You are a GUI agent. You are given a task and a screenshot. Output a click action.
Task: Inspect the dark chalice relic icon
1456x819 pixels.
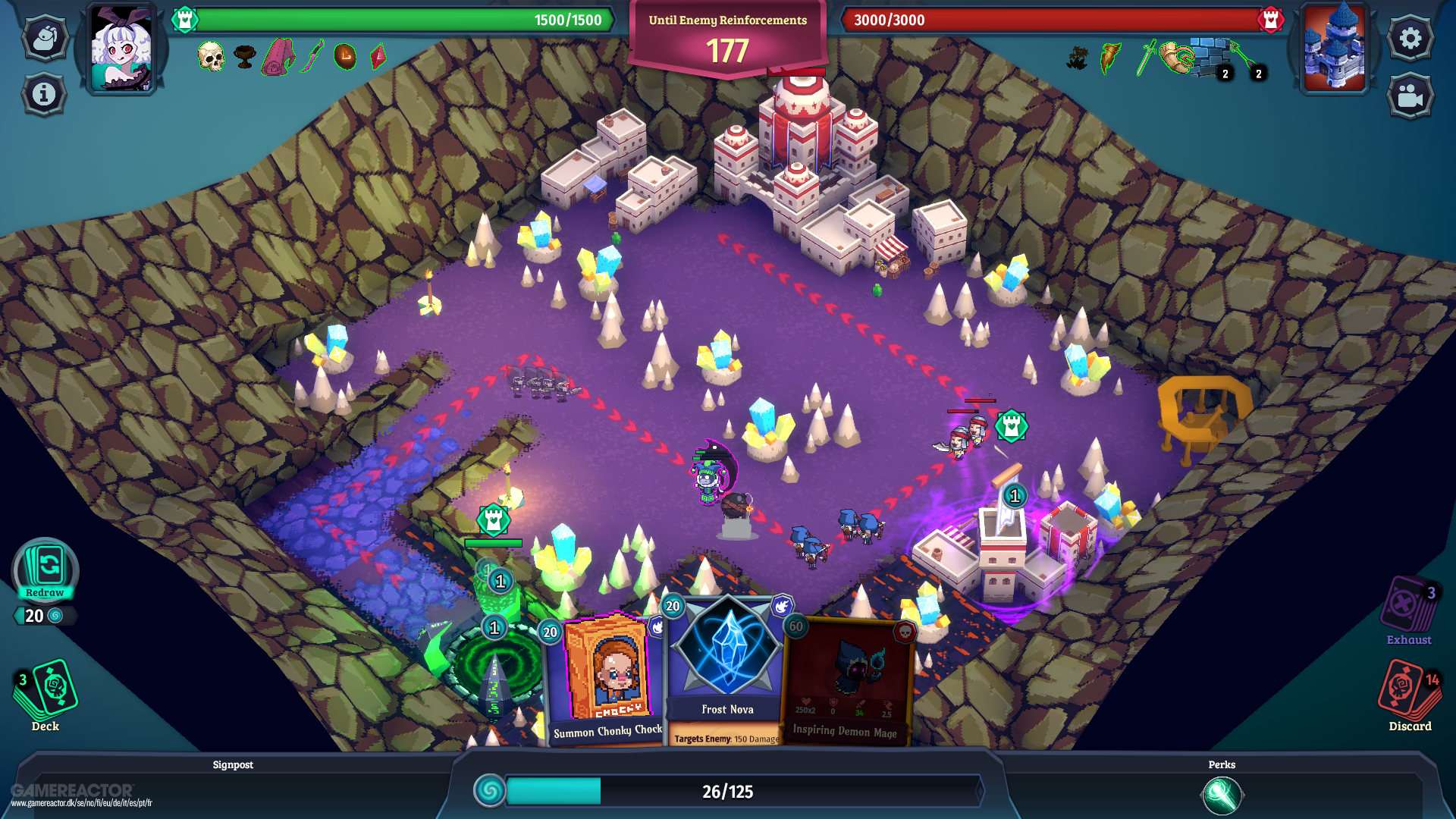point(244,57)
